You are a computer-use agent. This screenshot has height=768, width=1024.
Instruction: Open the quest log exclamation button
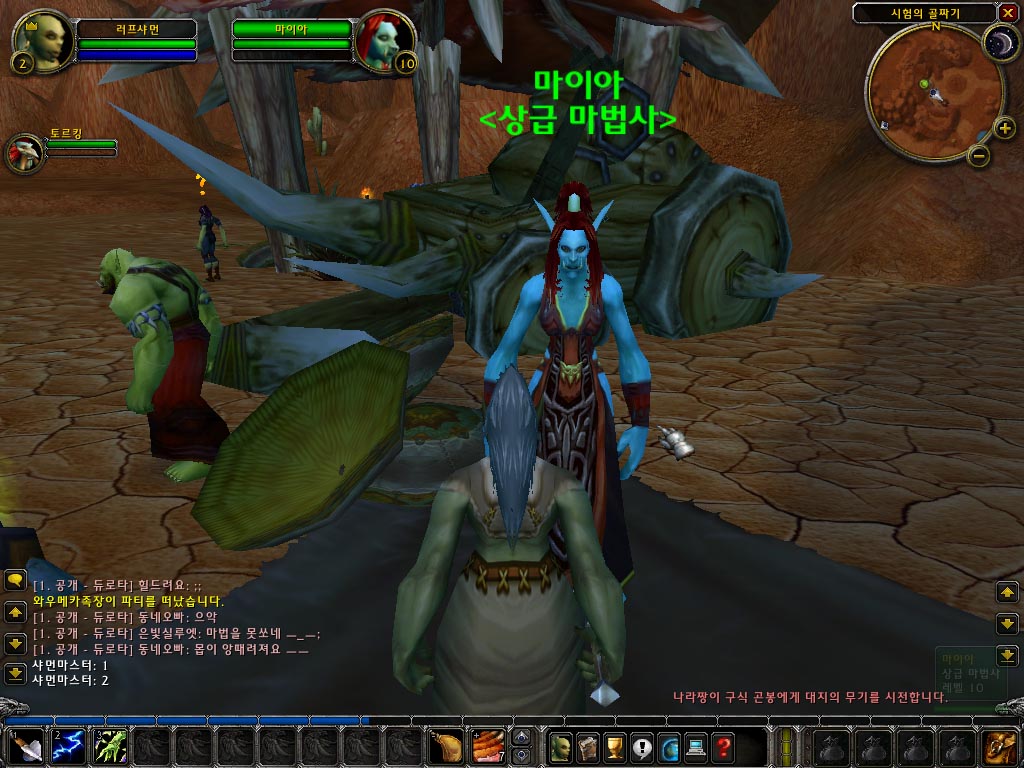[642, 746]
